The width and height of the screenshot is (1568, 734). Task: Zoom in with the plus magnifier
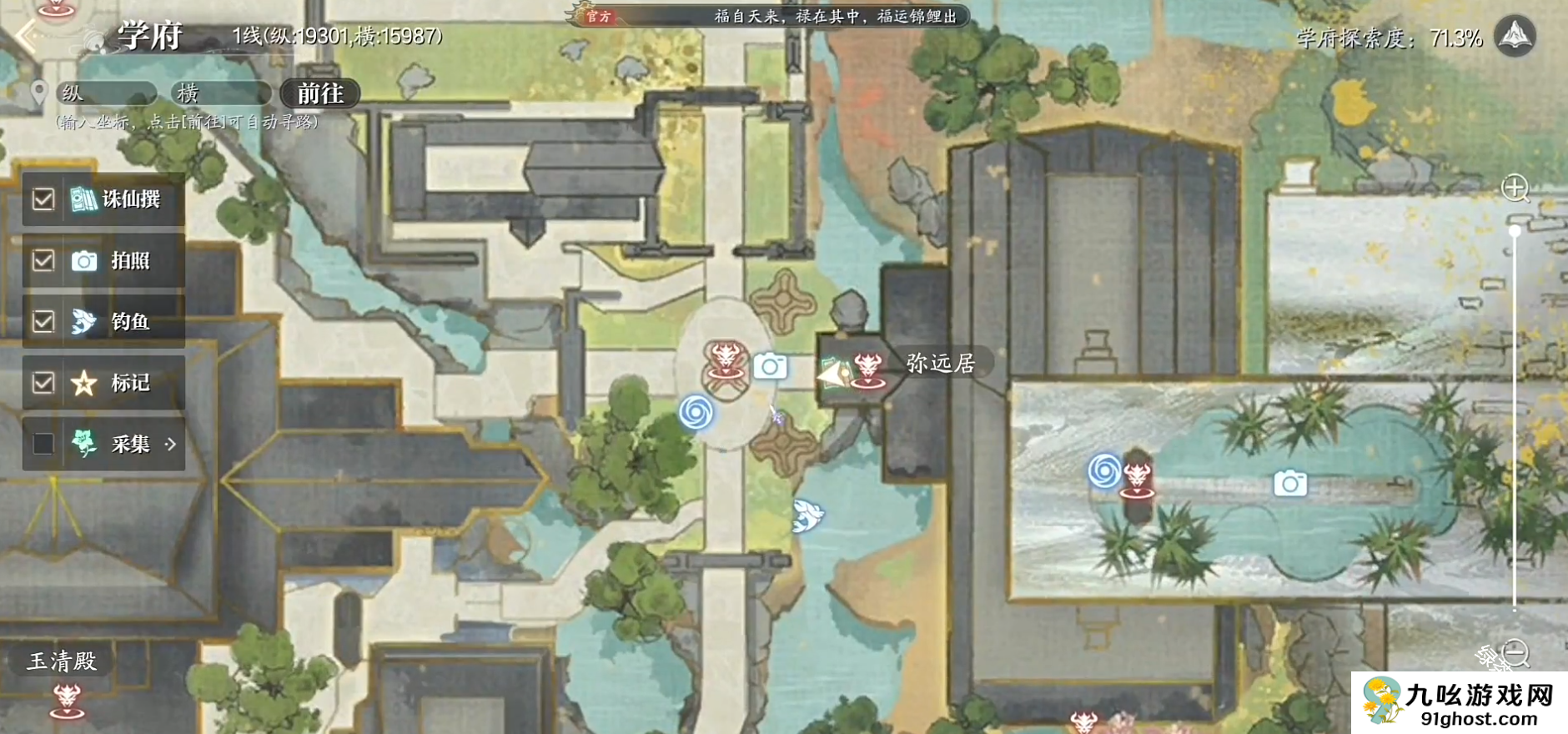1515,188
